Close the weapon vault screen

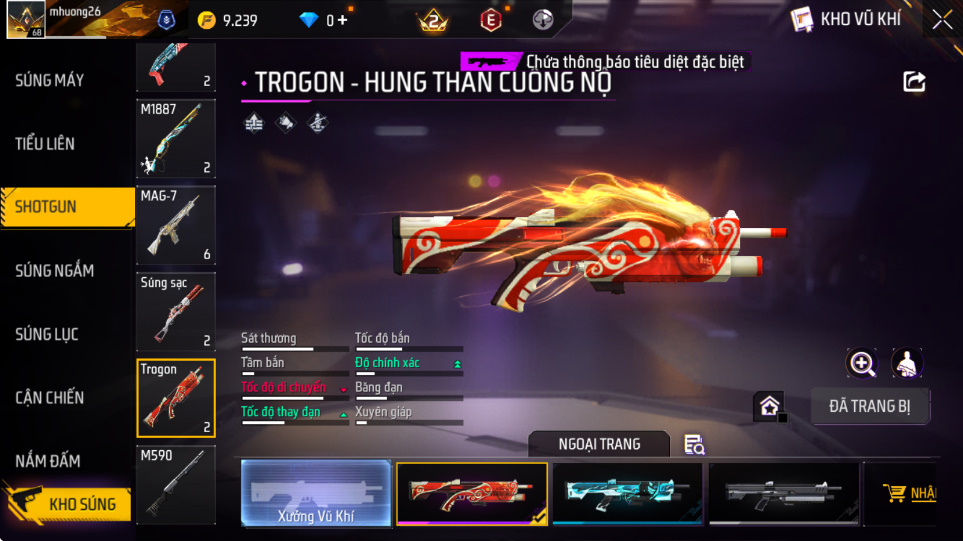click(941, 19)
